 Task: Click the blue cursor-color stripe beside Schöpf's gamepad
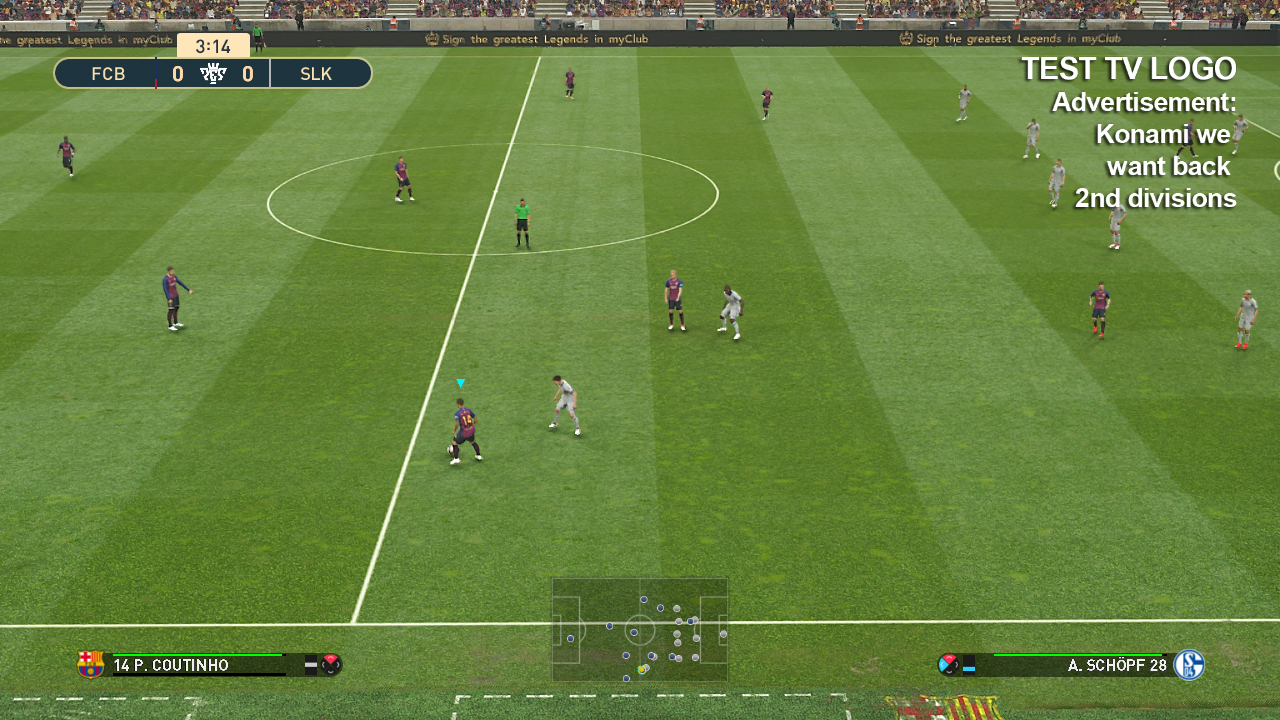(968, 668)
